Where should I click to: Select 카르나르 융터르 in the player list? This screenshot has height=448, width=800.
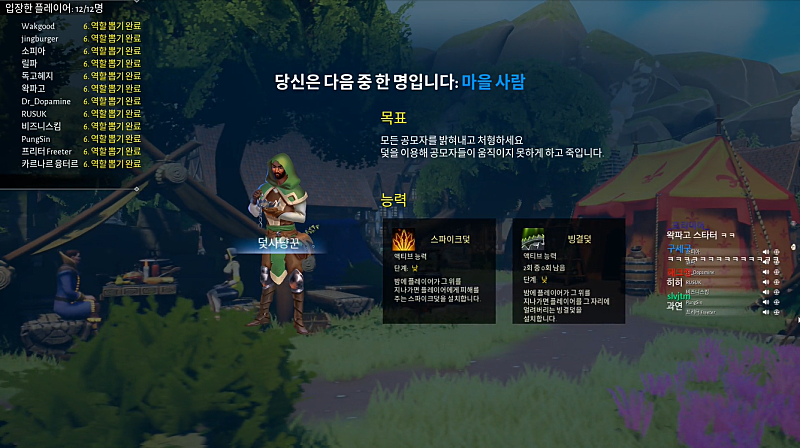(x=46, y=163)
